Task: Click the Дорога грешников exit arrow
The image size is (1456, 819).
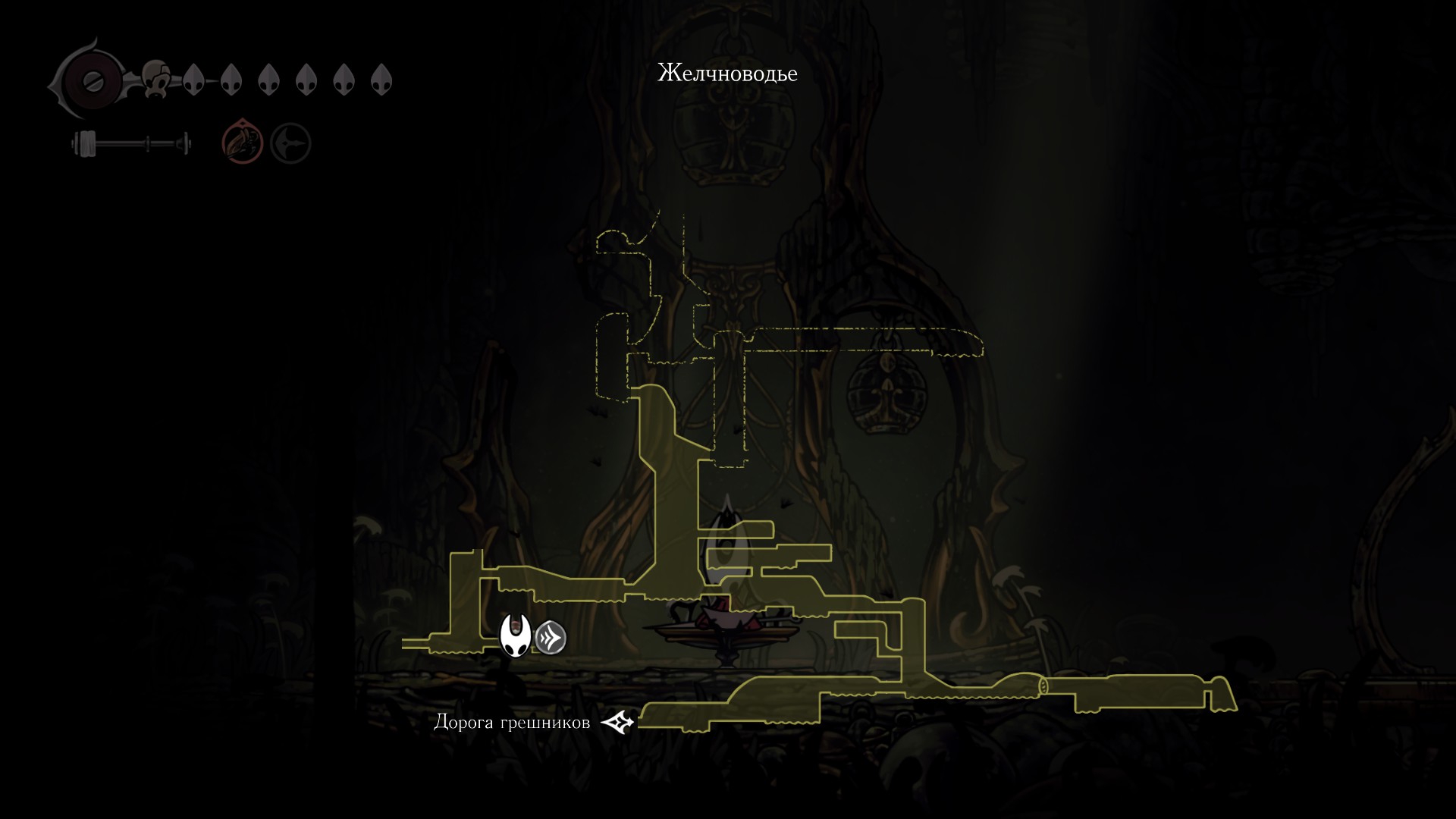Action: coord(618,723)
